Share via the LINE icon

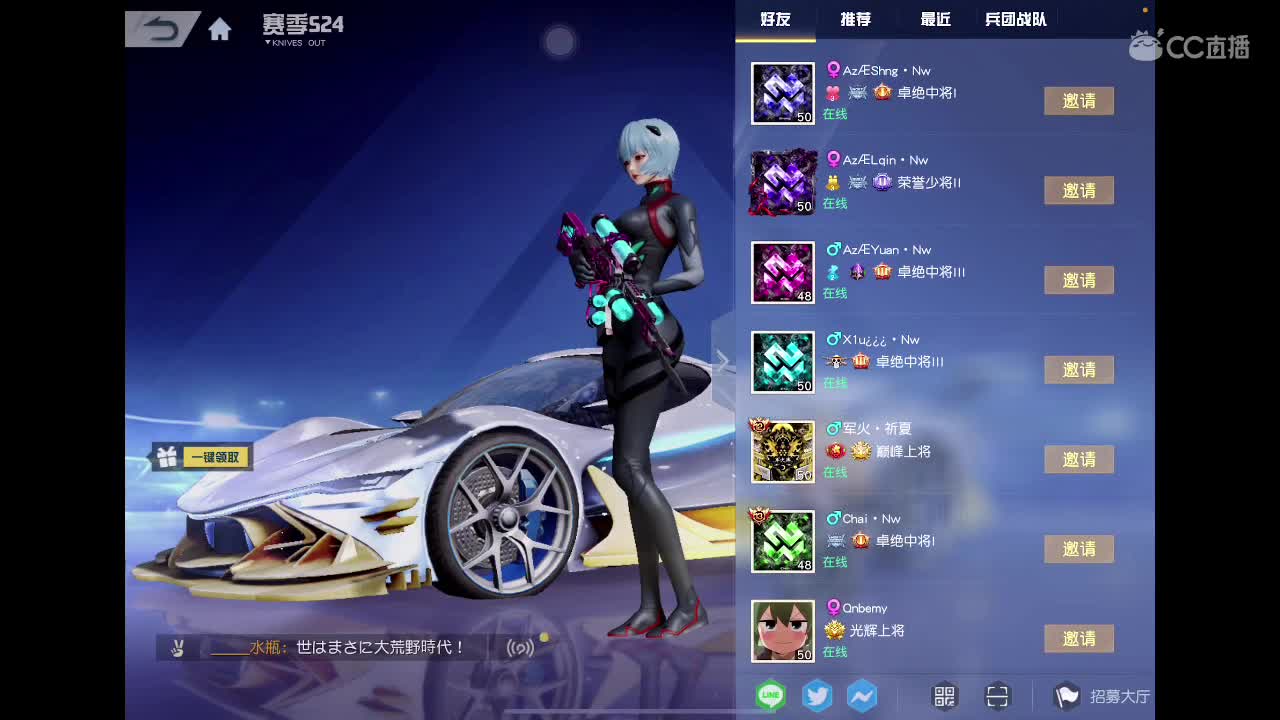click(x=770, y=696)
